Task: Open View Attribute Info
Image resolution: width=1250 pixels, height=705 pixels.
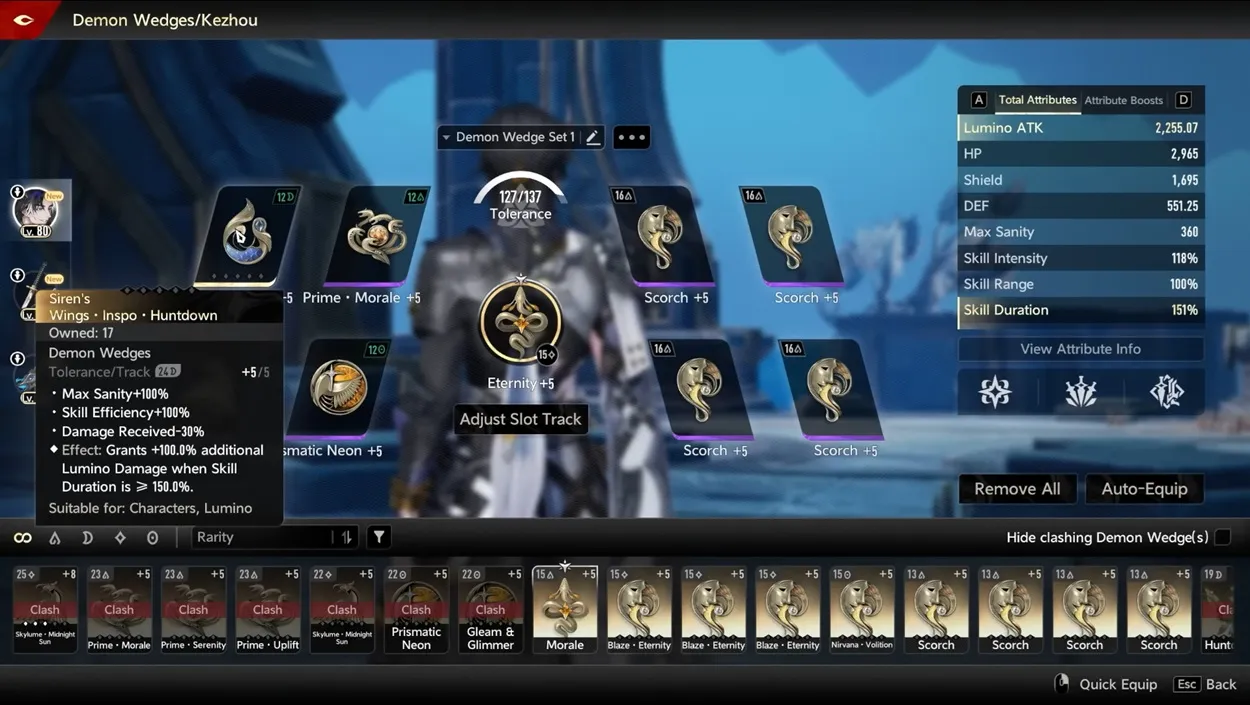Action: coord(1080,349)
